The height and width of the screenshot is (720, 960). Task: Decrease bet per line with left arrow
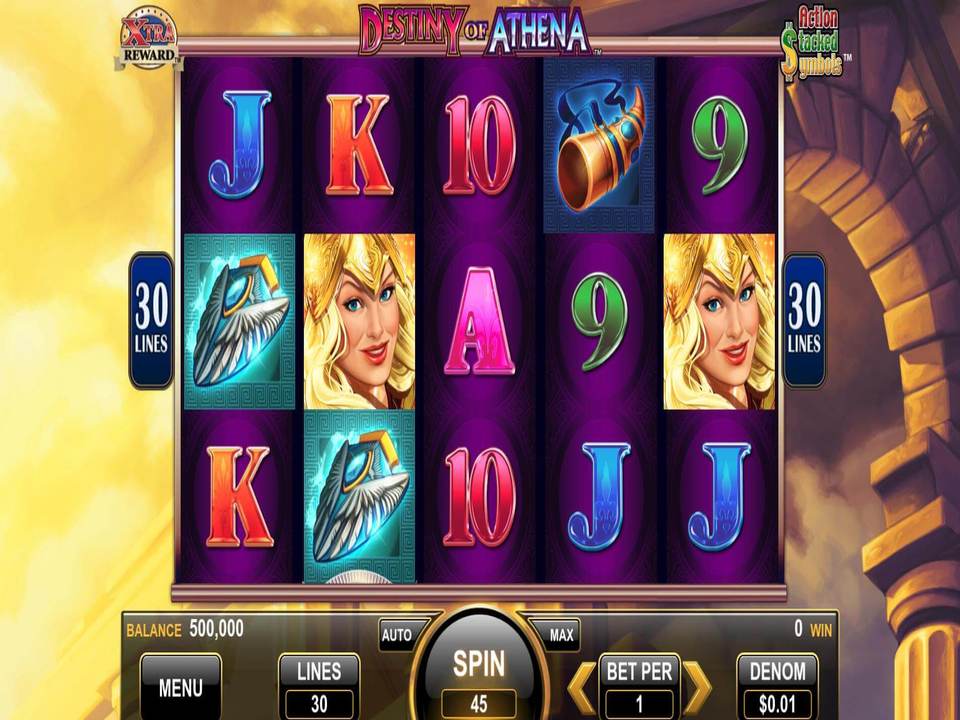tap(581, 687)
